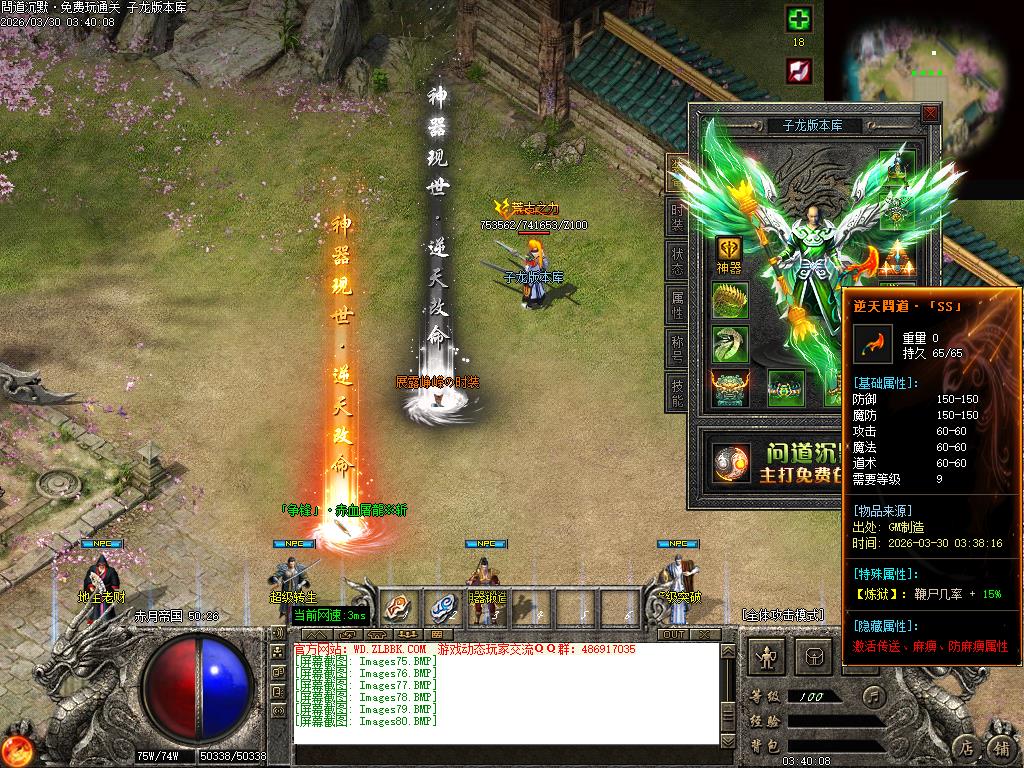Click the OUT button above the chat box
Image resolution: width=1024 pixels, height=768 pixels.
coord(674,634)
